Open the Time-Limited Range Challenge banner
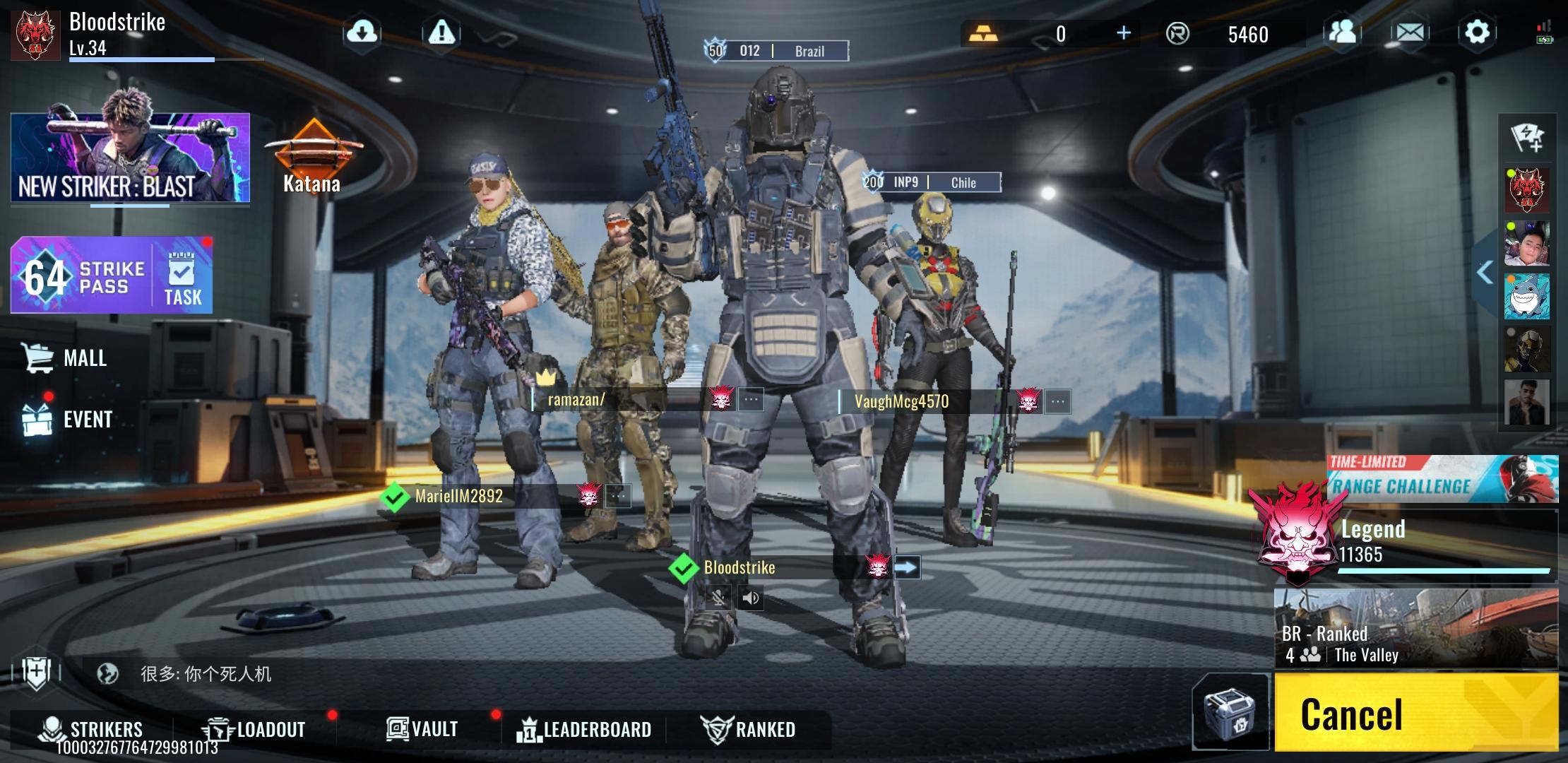Image resolution: width=1568 pixels, height=763 pixels. (x=1442, y=479)
